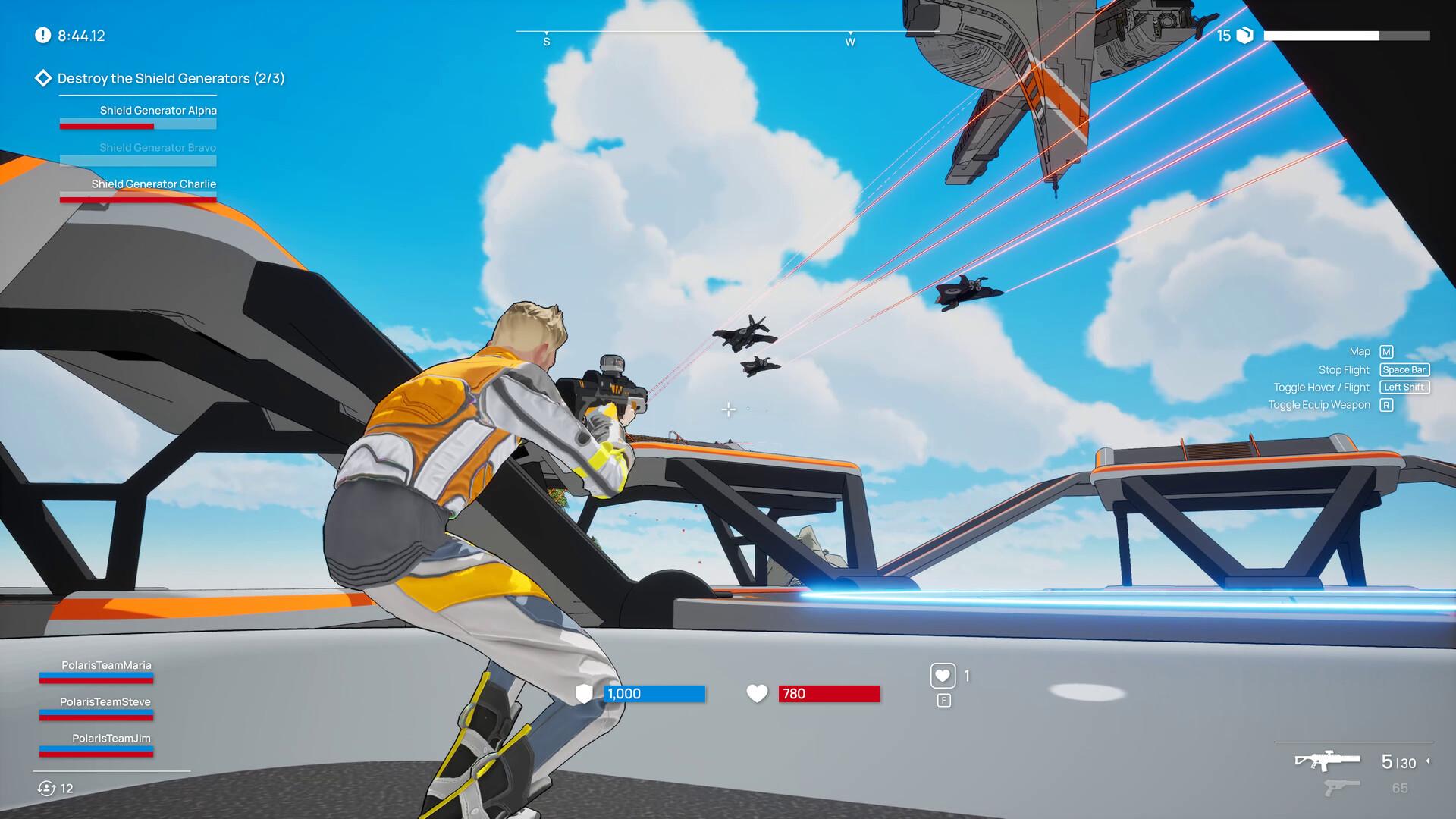This screenshot has width=1456, height=819.
Task: Toggle Equip Weapon with the R binding
Action: click(1385, 405)
